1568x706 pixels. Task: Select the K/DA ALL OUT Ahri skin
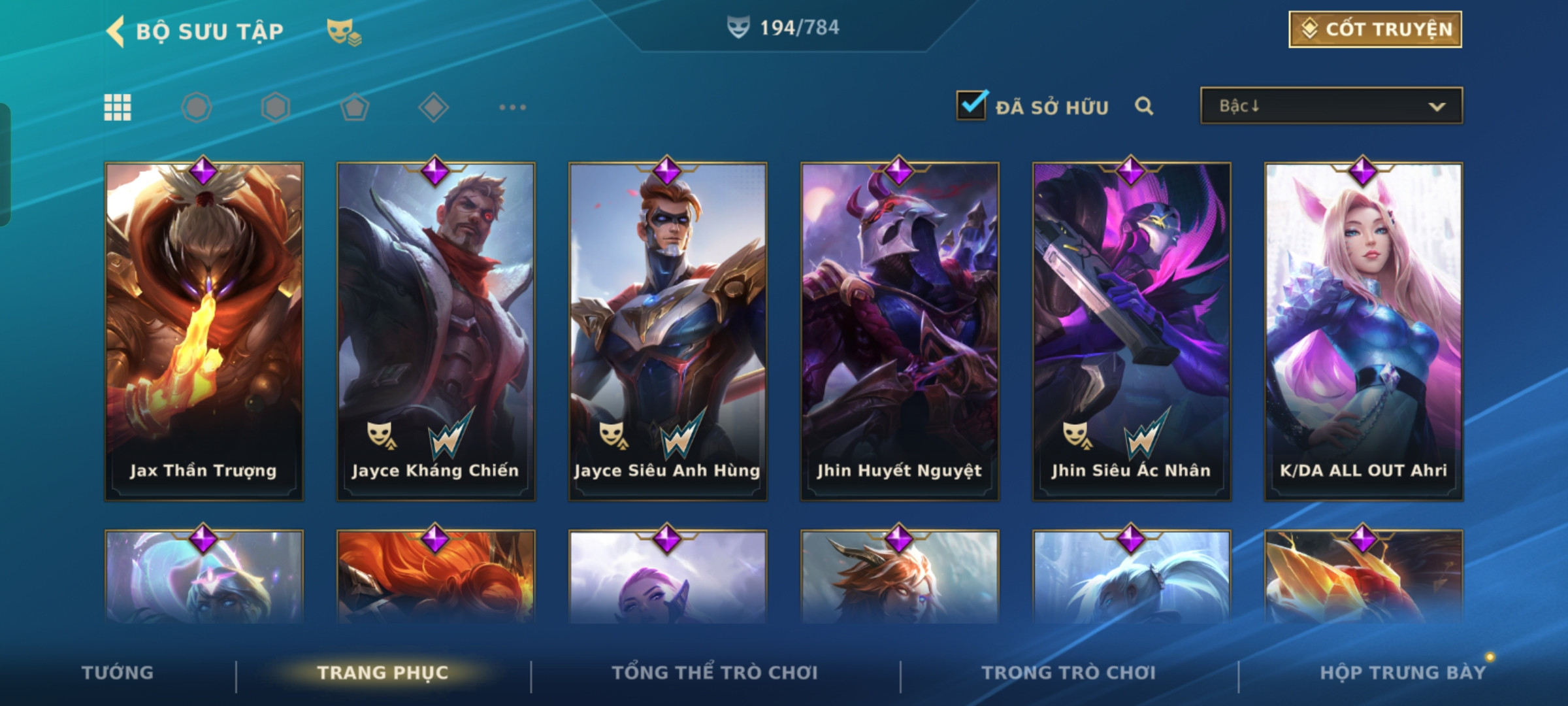pyautogui.click(x=1364, y=331)
